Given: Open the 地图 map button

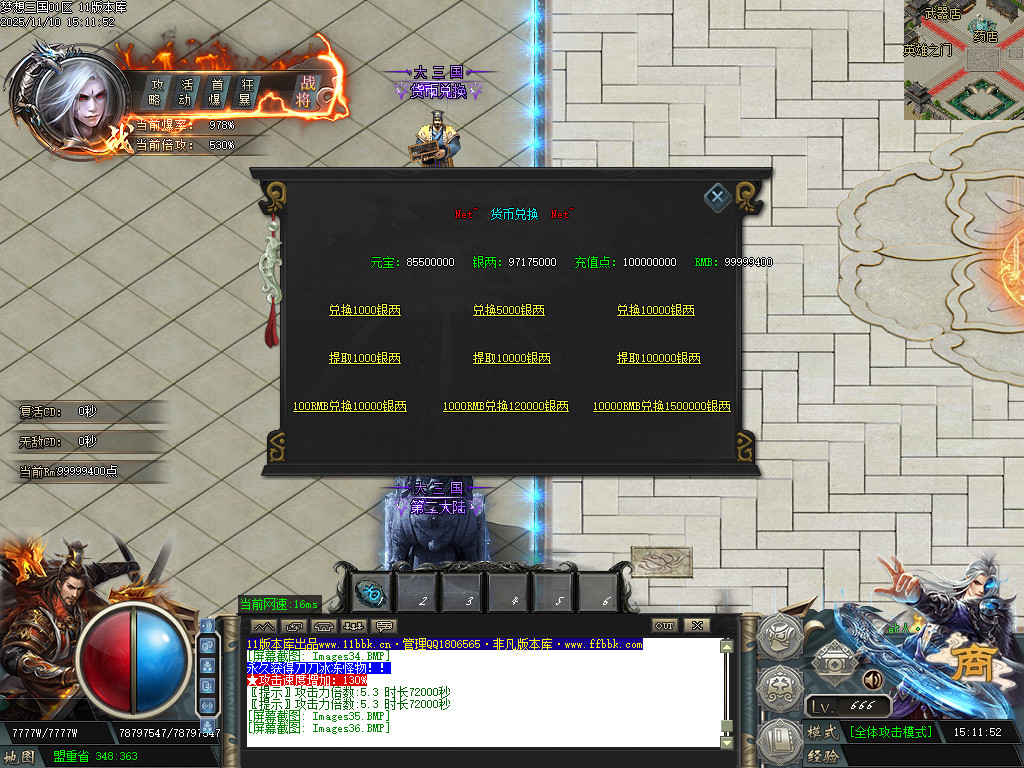Looking at the screenshot, I should coord(19,757).
